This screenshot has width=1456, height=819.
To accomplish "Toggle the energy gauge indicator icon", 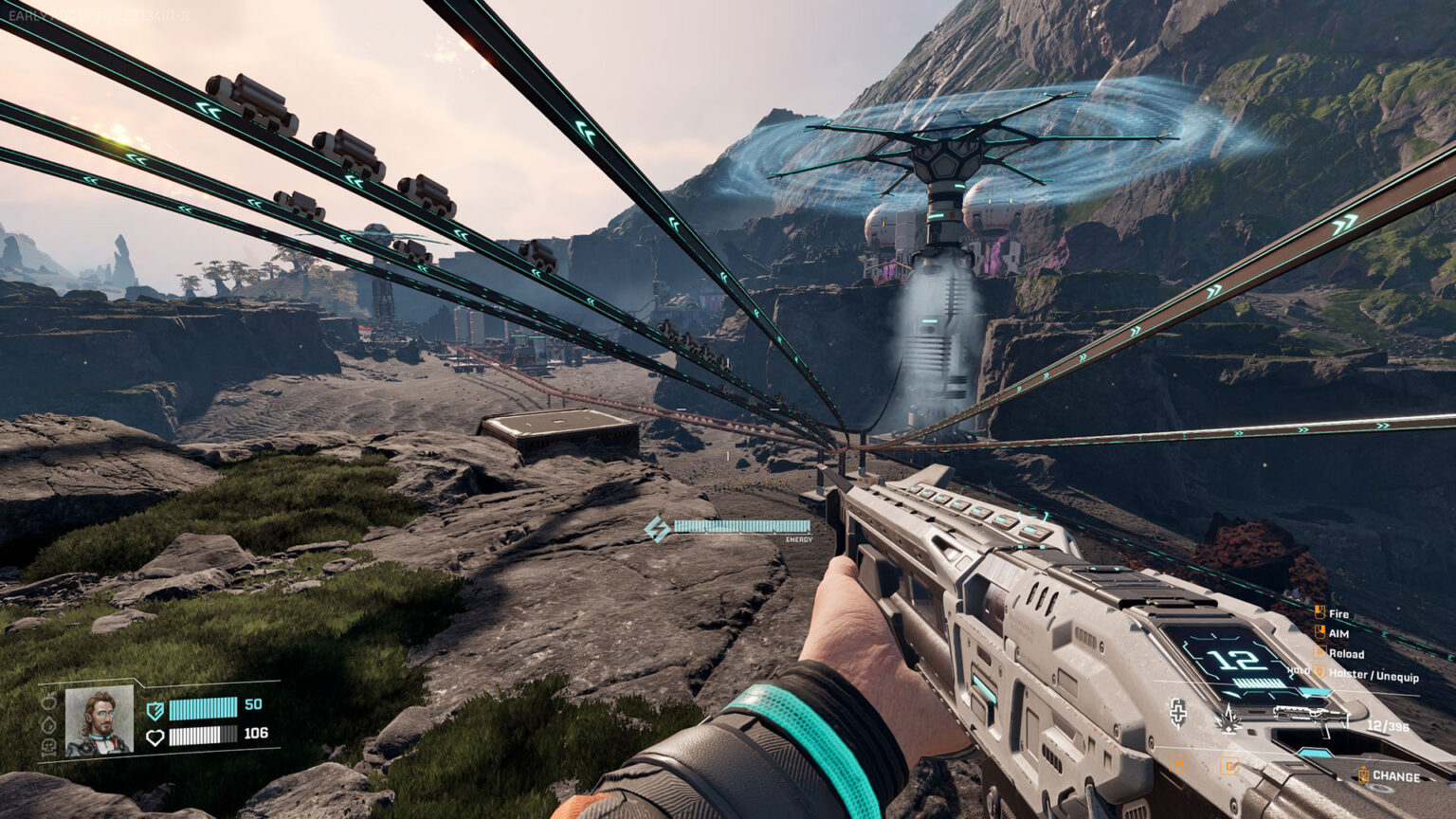I will click(x=656, y=527).
